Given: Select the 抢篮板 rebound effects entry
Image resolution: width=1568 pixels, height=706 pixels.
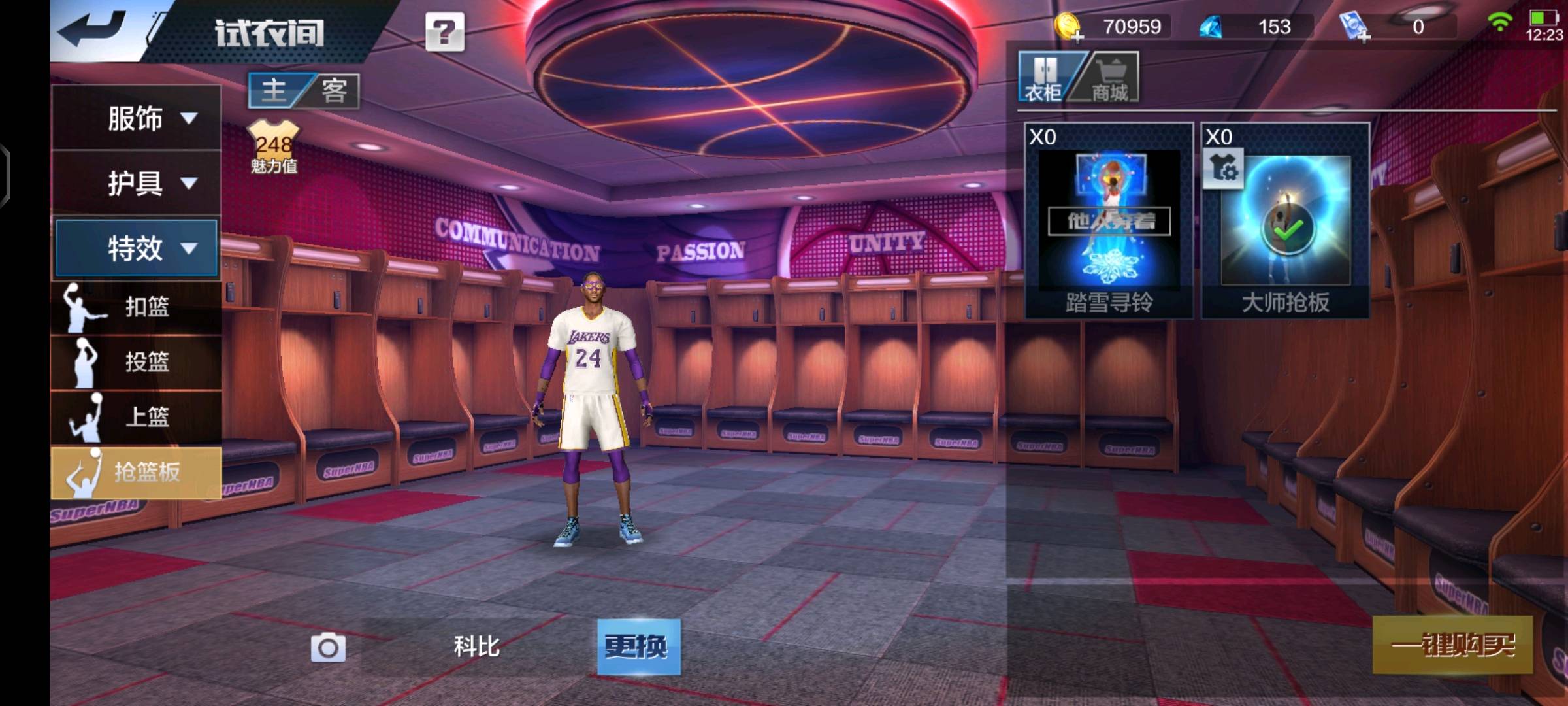Looking at the screenshot, I should pyautogui.click(x=136, y=472).
